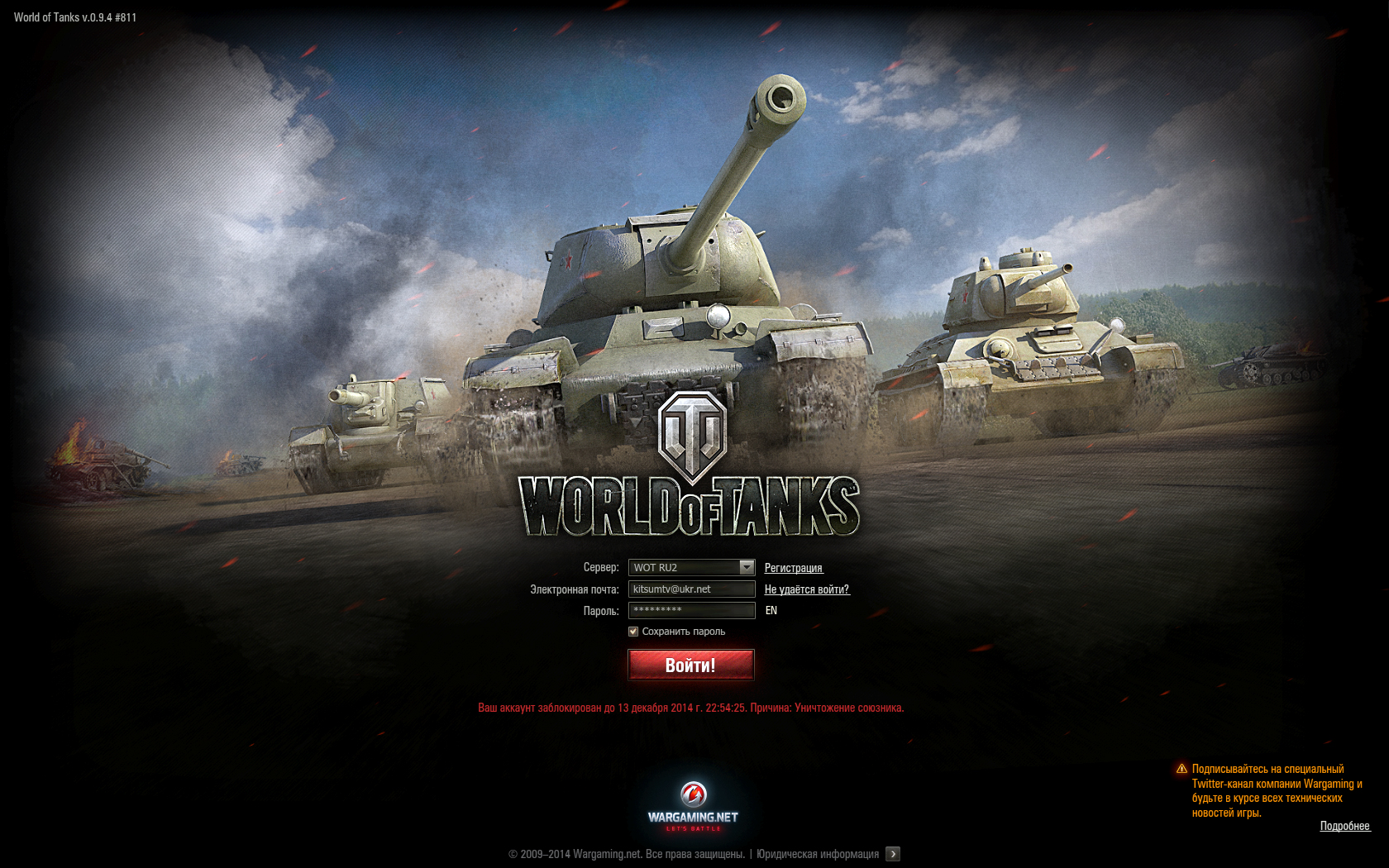This screenshot has height=868, width=1389.
Task: Toggle the Сохранить пароль checkbox
Action: click(x=633, y=632)
